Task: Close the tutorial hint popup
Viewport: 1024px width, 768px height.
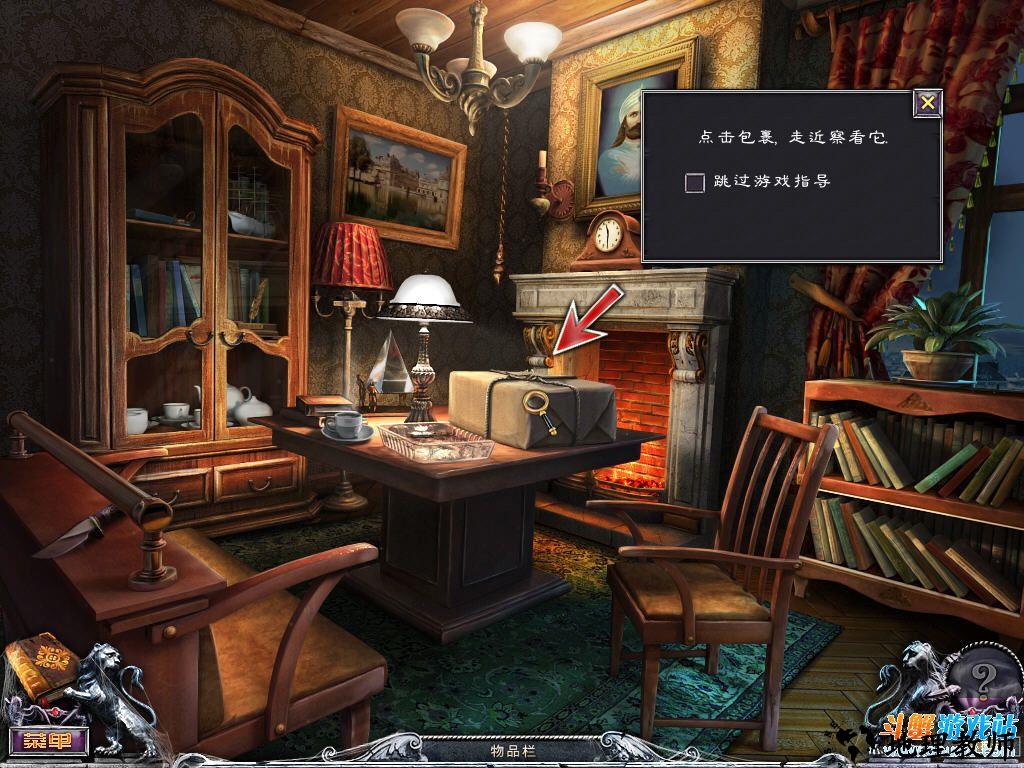Action: 928,103
